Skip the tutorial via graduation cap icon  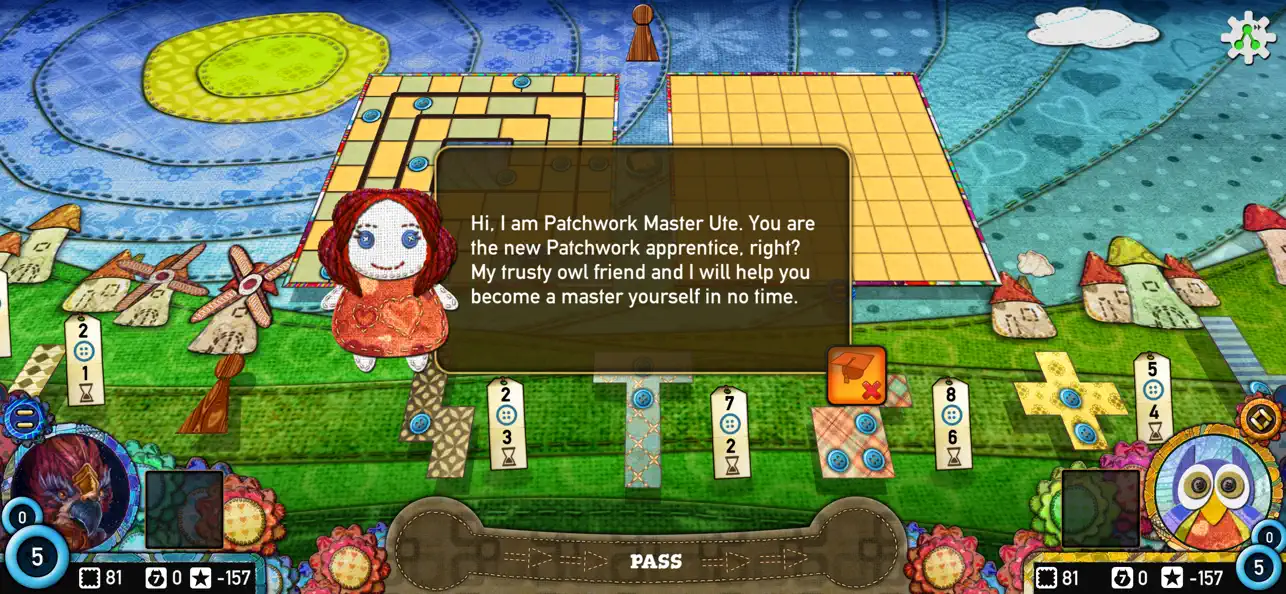[857, 376]
